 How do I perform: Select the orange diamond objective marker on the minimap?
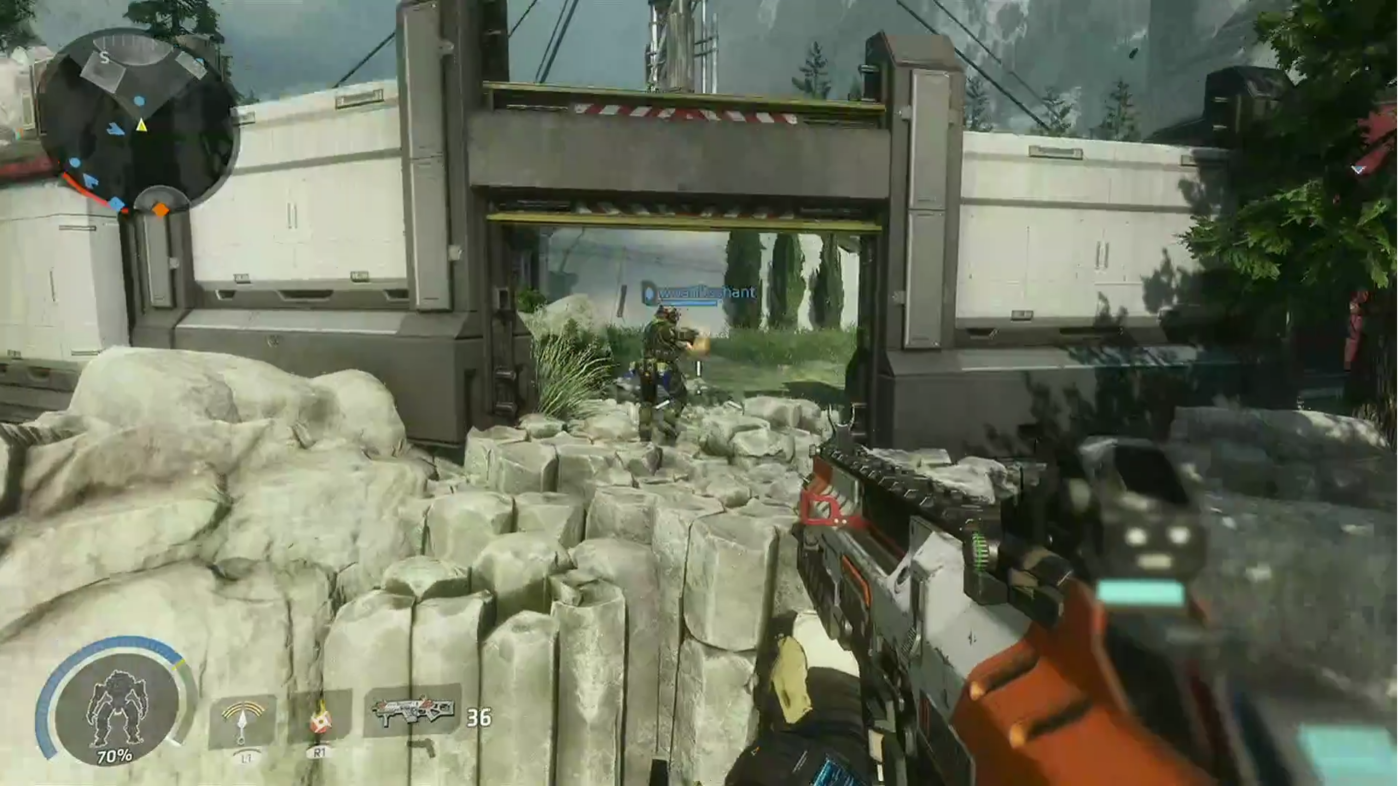161,209
